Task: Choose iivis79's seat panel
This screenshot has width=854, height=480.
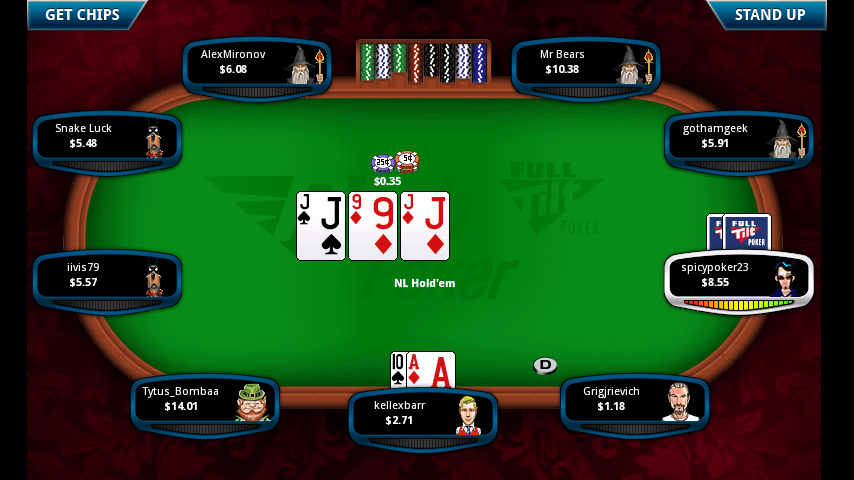Action: 107,277
